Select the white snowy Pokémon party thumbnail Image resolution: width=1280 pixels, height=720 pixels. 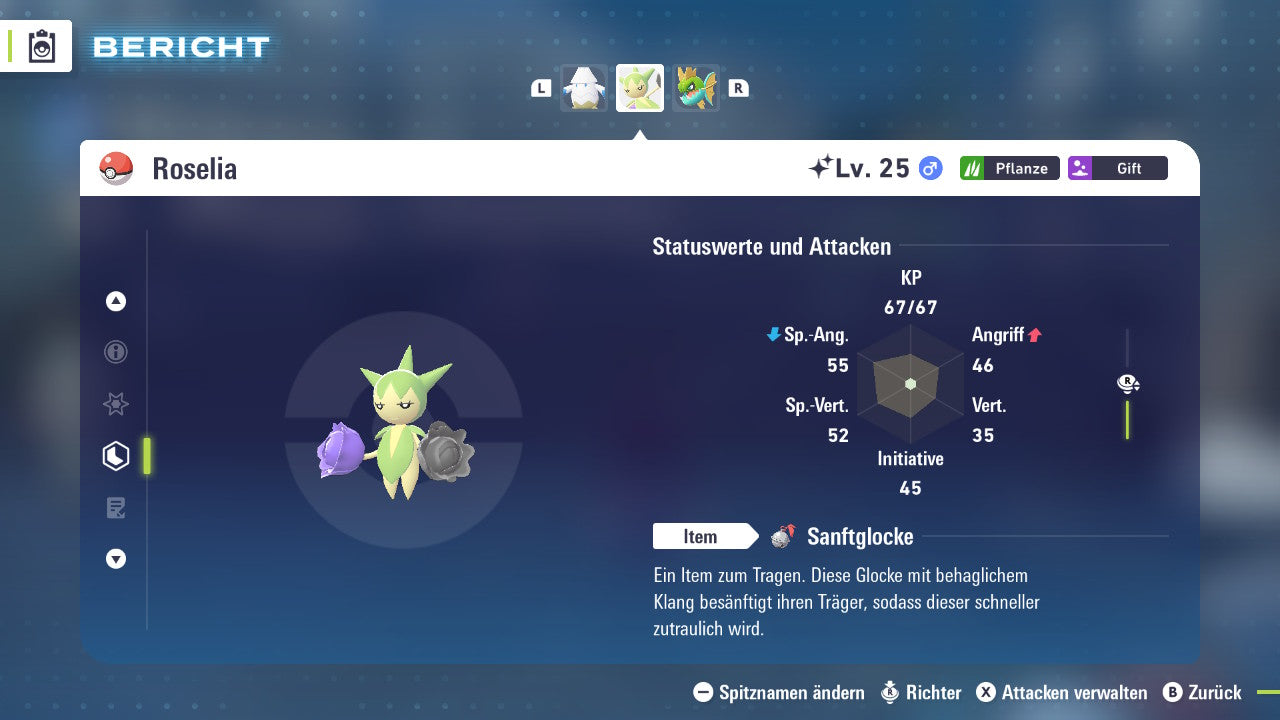585,88
